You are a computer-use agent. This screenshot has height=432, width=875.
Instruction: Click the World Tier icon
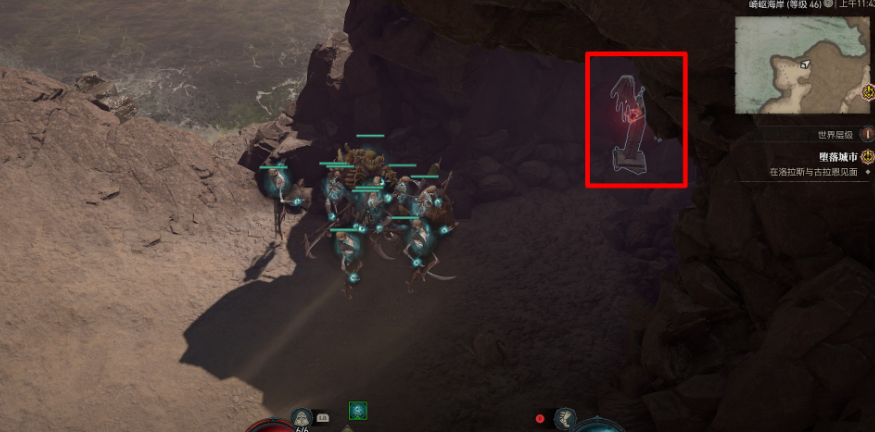coord(867,133)
